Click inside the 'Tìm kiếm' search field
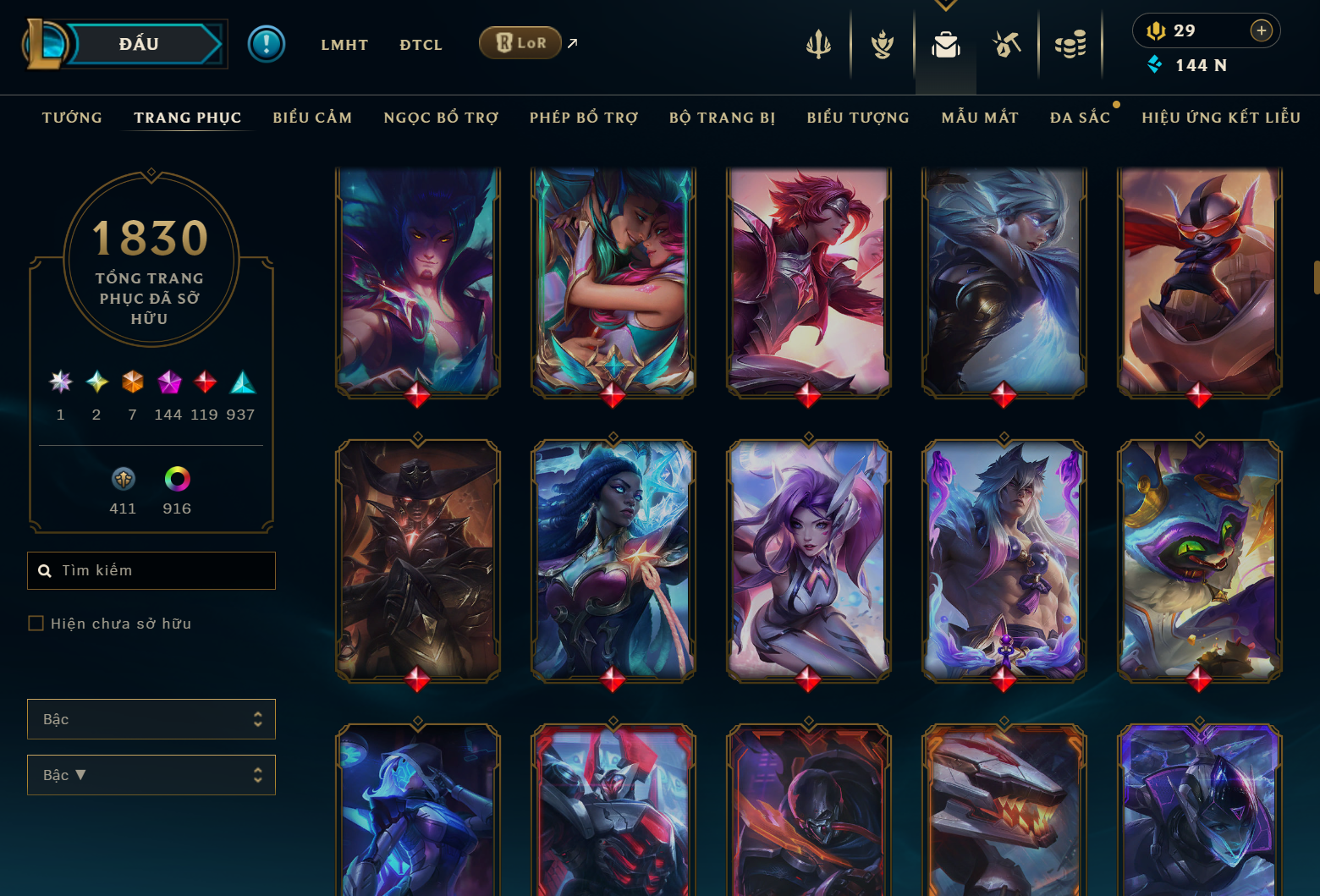Viewport: 1320px width, 896px height. coord(151,570)
